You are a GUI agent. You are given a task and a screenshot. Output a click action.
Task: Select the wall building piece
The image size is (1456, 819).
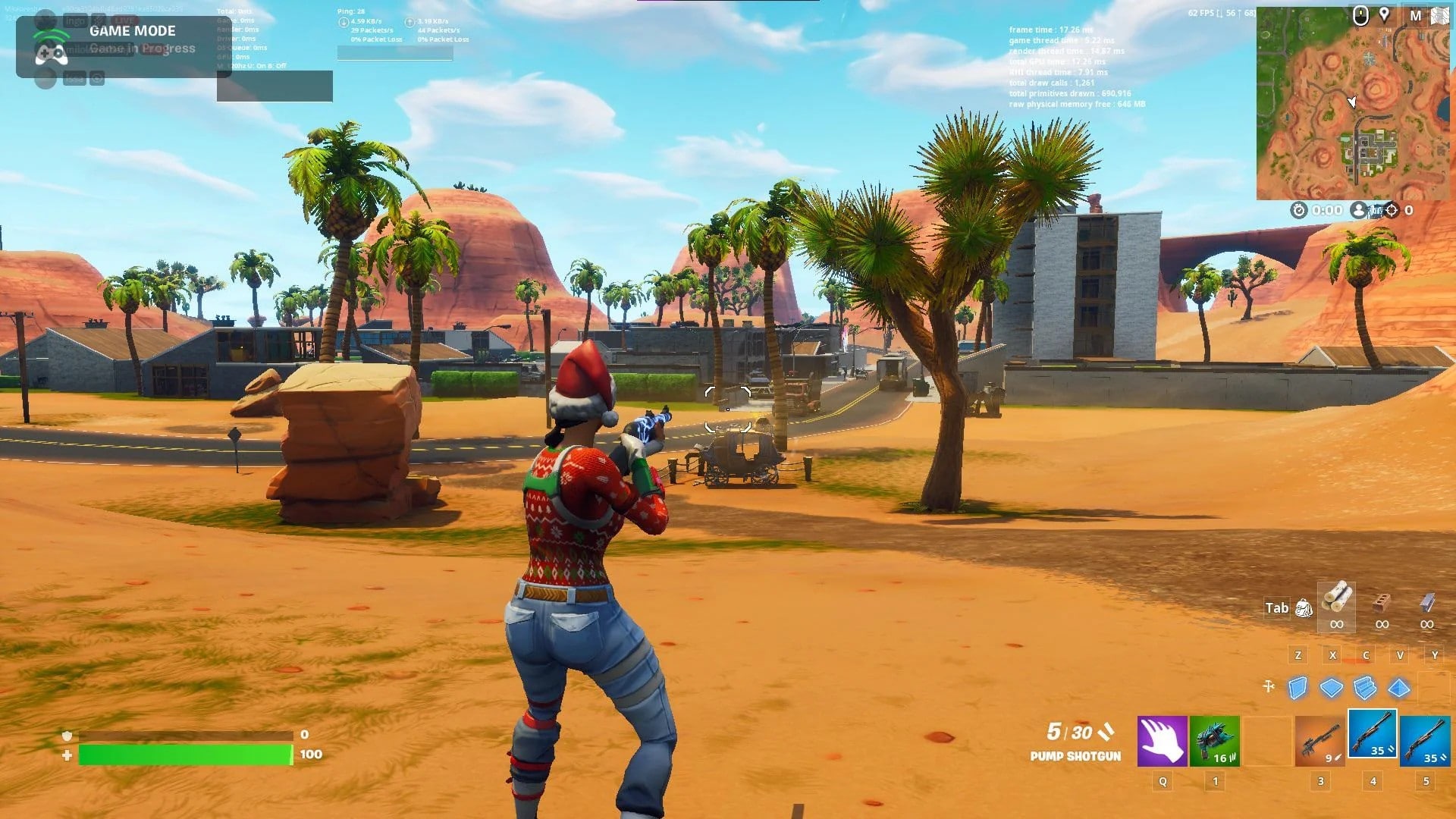point(1298,688)
